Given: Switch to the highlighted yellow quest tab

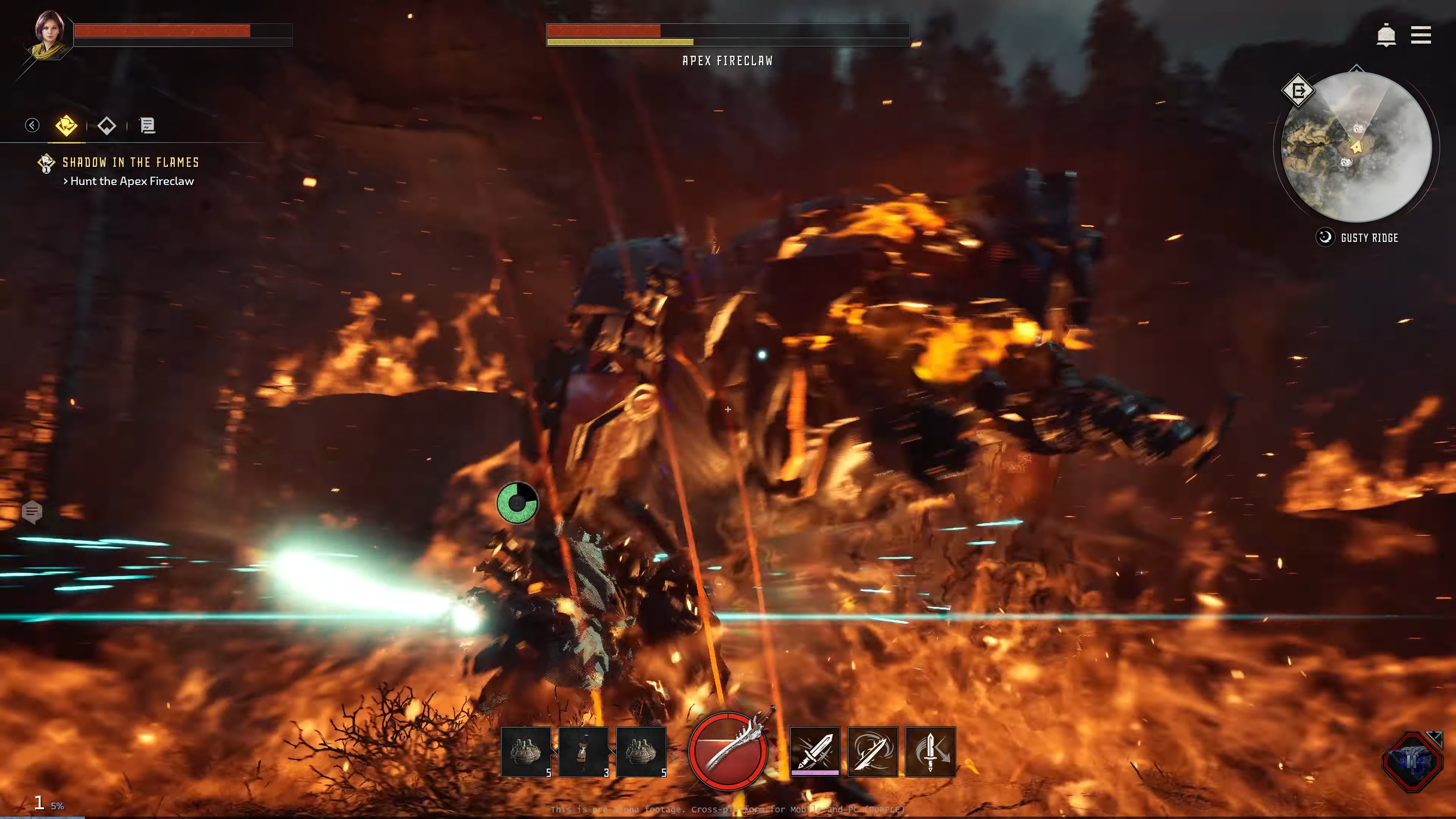Looking at the screenshot, I should [x=66, y=125].
